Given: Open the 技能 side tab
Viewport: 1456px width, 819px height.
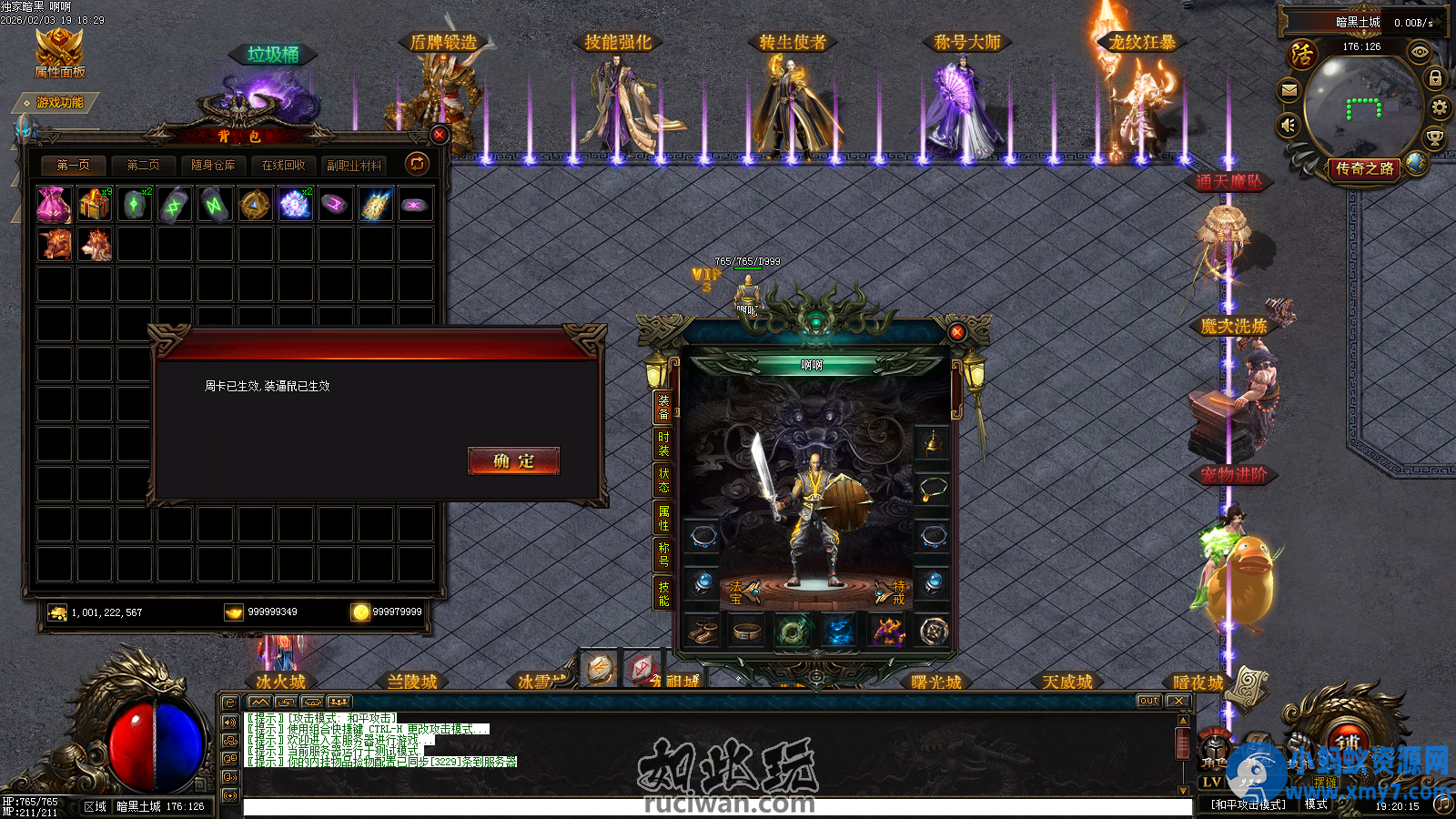Looking at the screenshot, I should pos(663,593).
